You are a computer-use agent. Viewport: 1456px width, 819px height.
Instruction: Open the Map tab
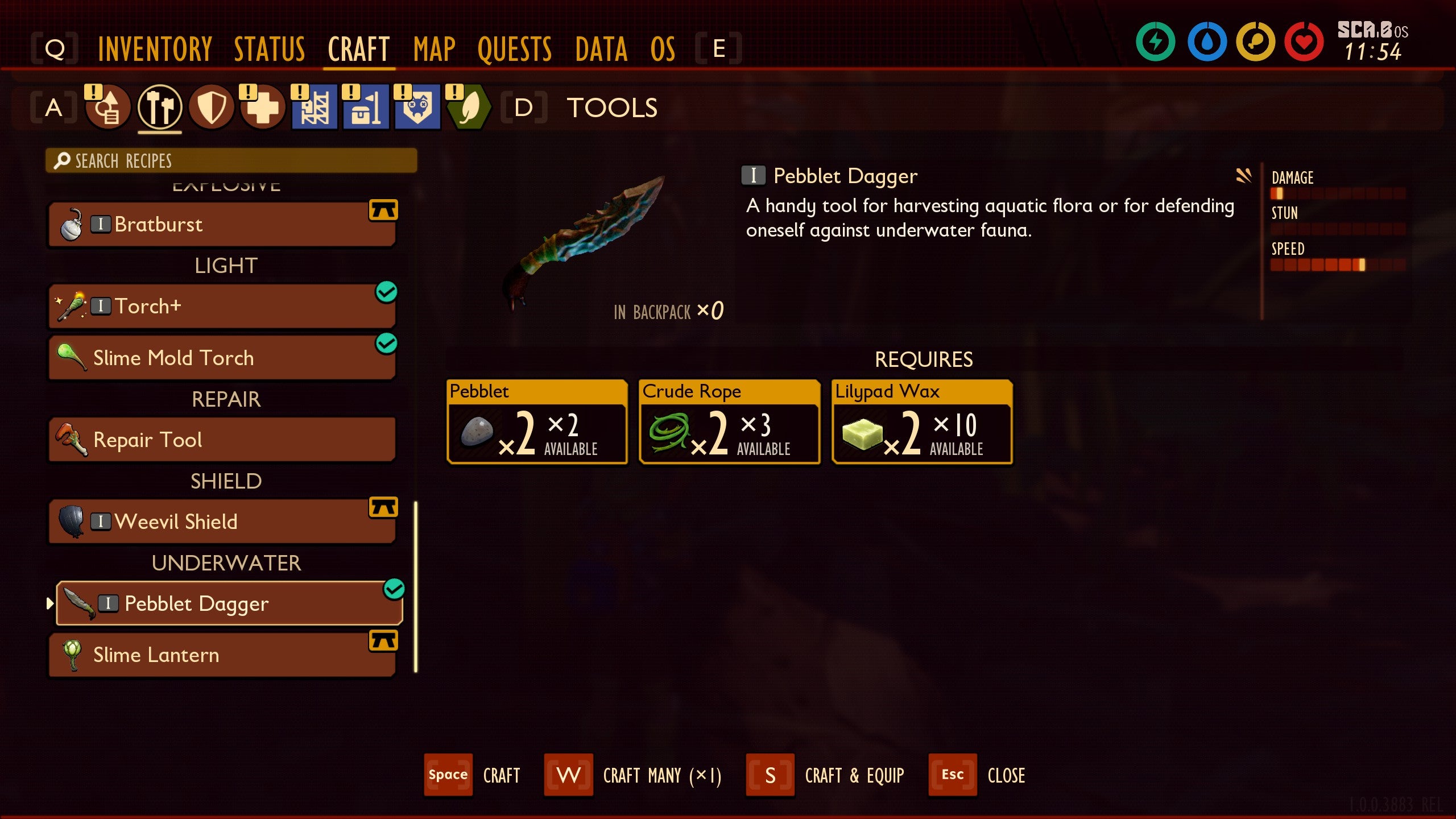[x=435, y=49]
